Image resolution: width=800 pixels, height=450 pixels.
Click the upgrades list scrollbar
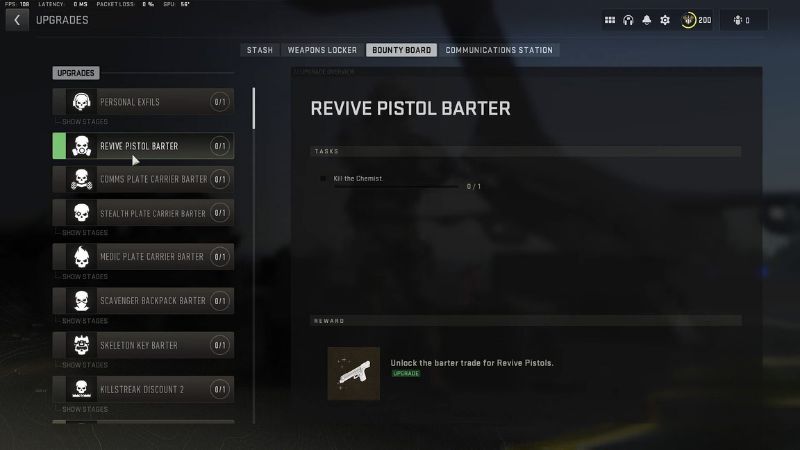point(254,108)
